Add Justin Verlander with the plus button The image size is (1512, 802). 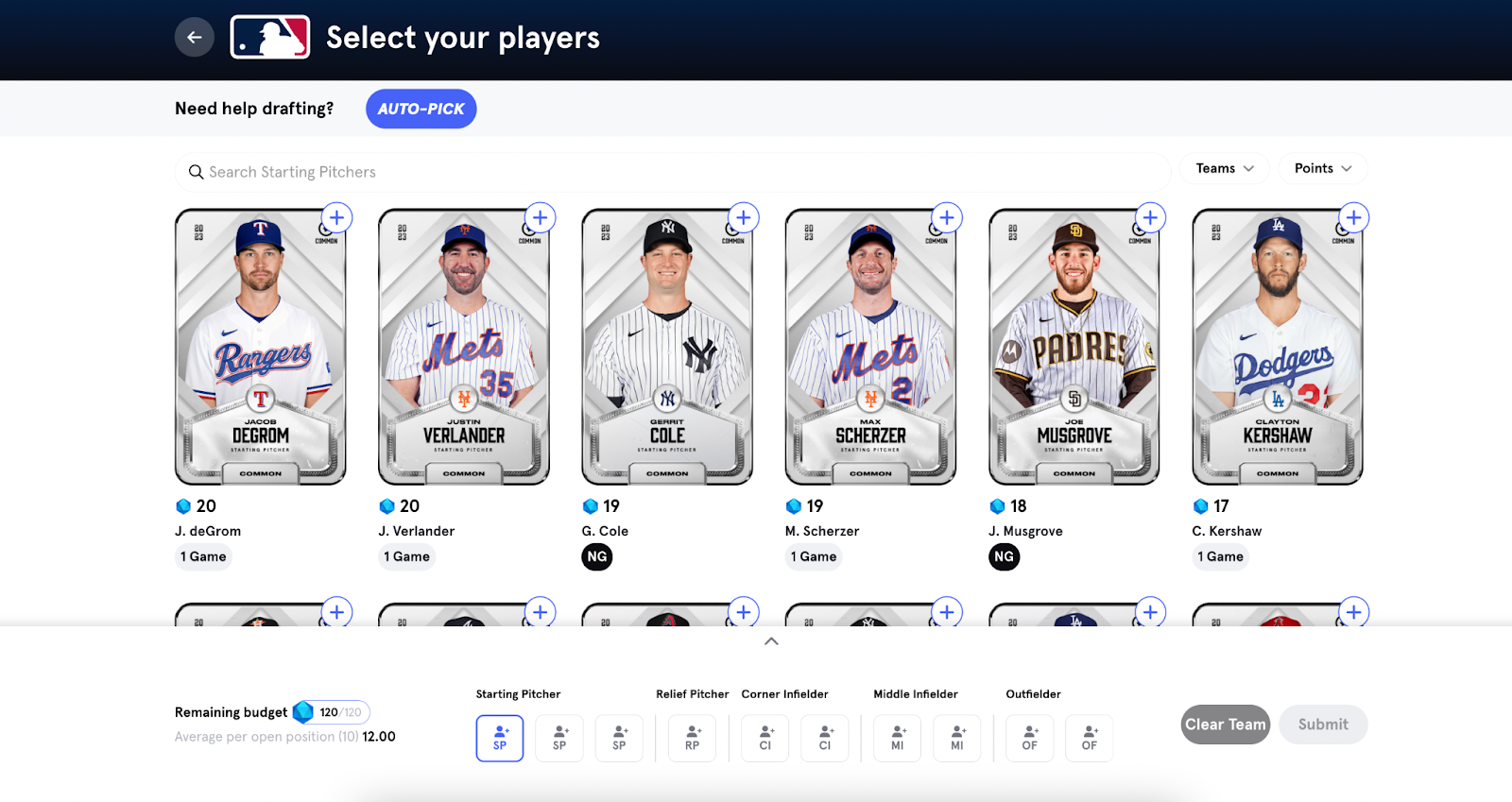tap(540, 218)
